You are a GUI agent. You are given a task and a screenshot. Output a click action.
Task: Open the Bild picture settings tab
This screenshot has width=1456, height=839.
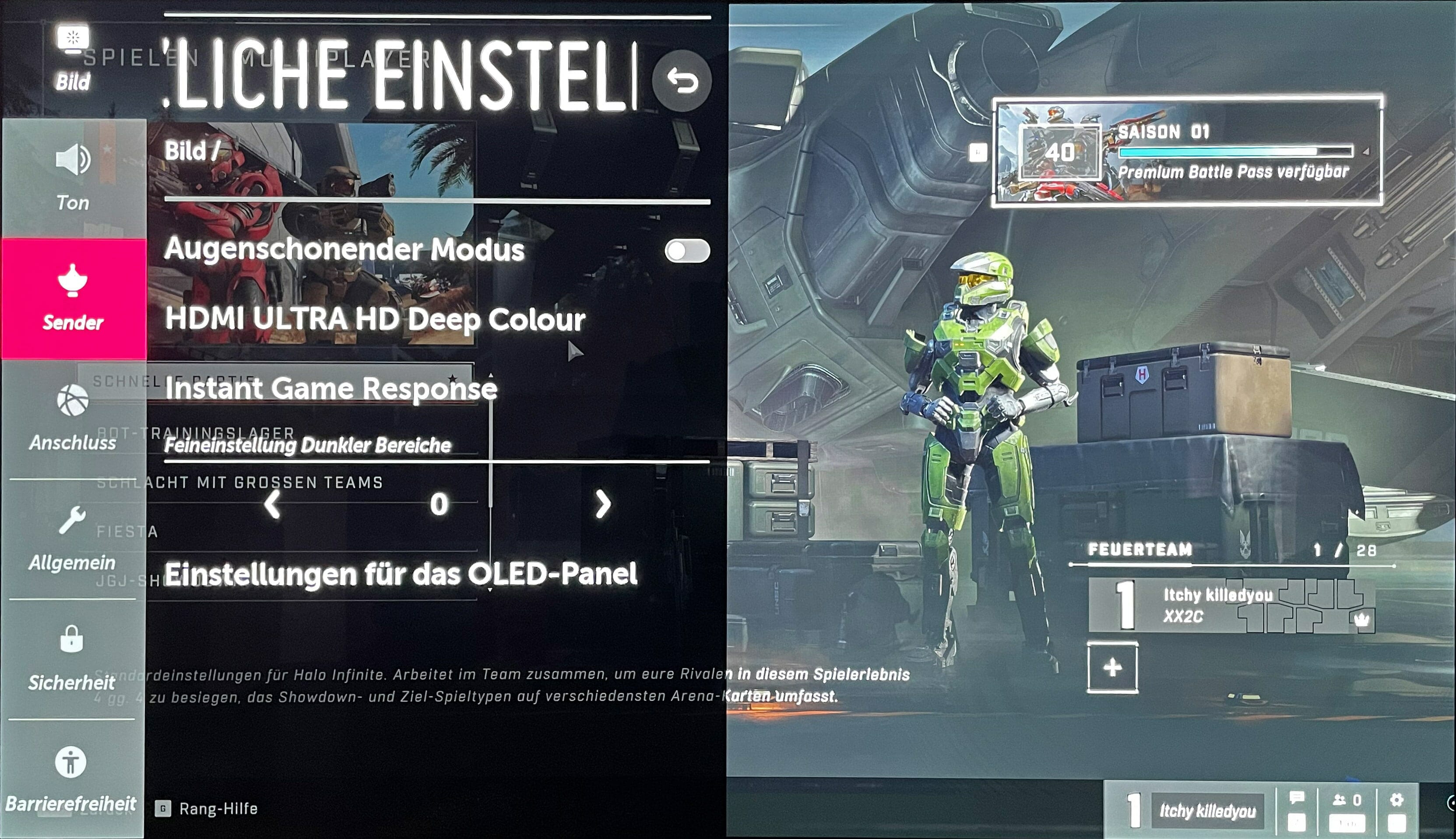coord(73,58)
